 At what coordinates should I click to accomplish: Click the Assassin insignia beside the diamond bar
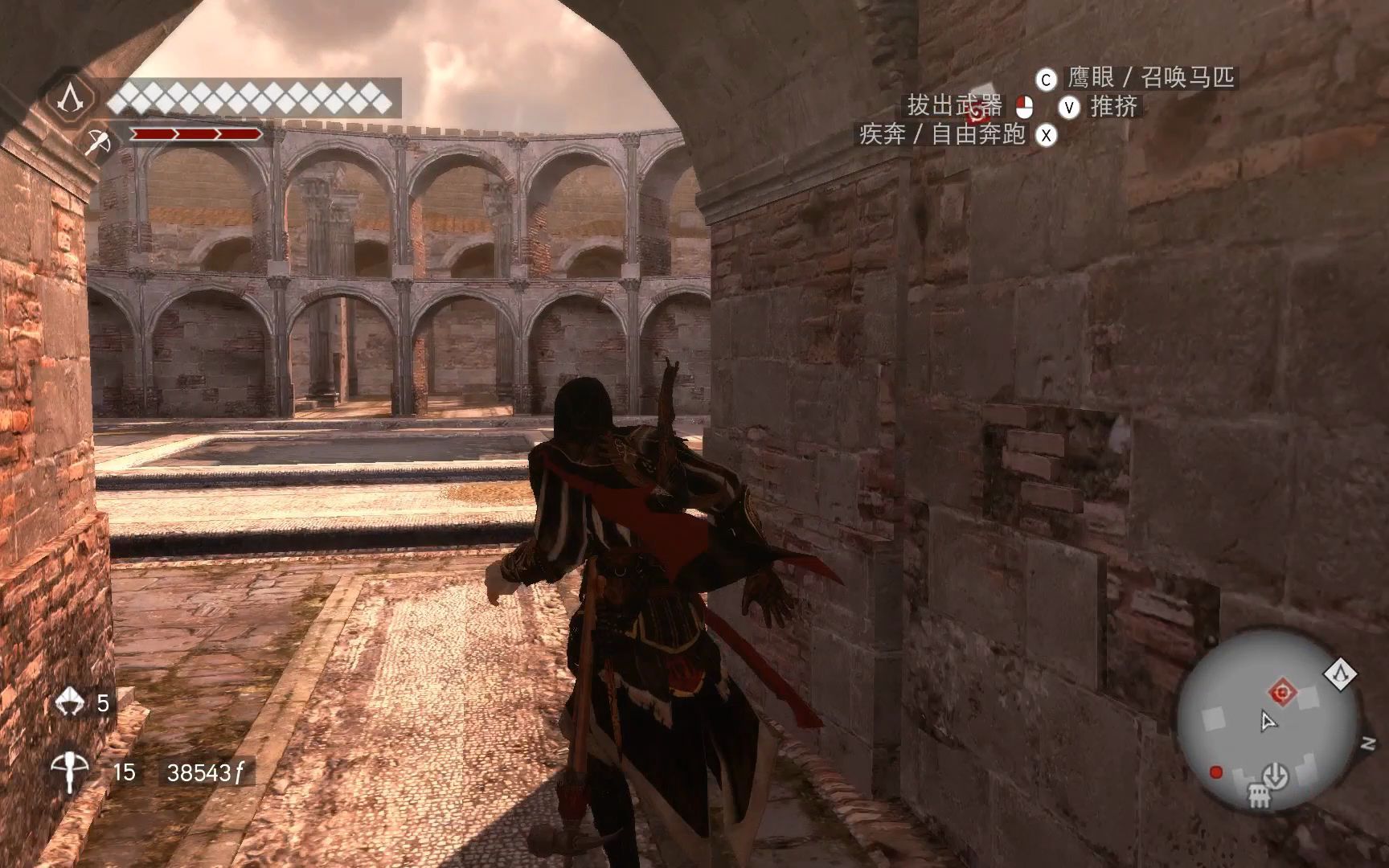tap(73, 99)
